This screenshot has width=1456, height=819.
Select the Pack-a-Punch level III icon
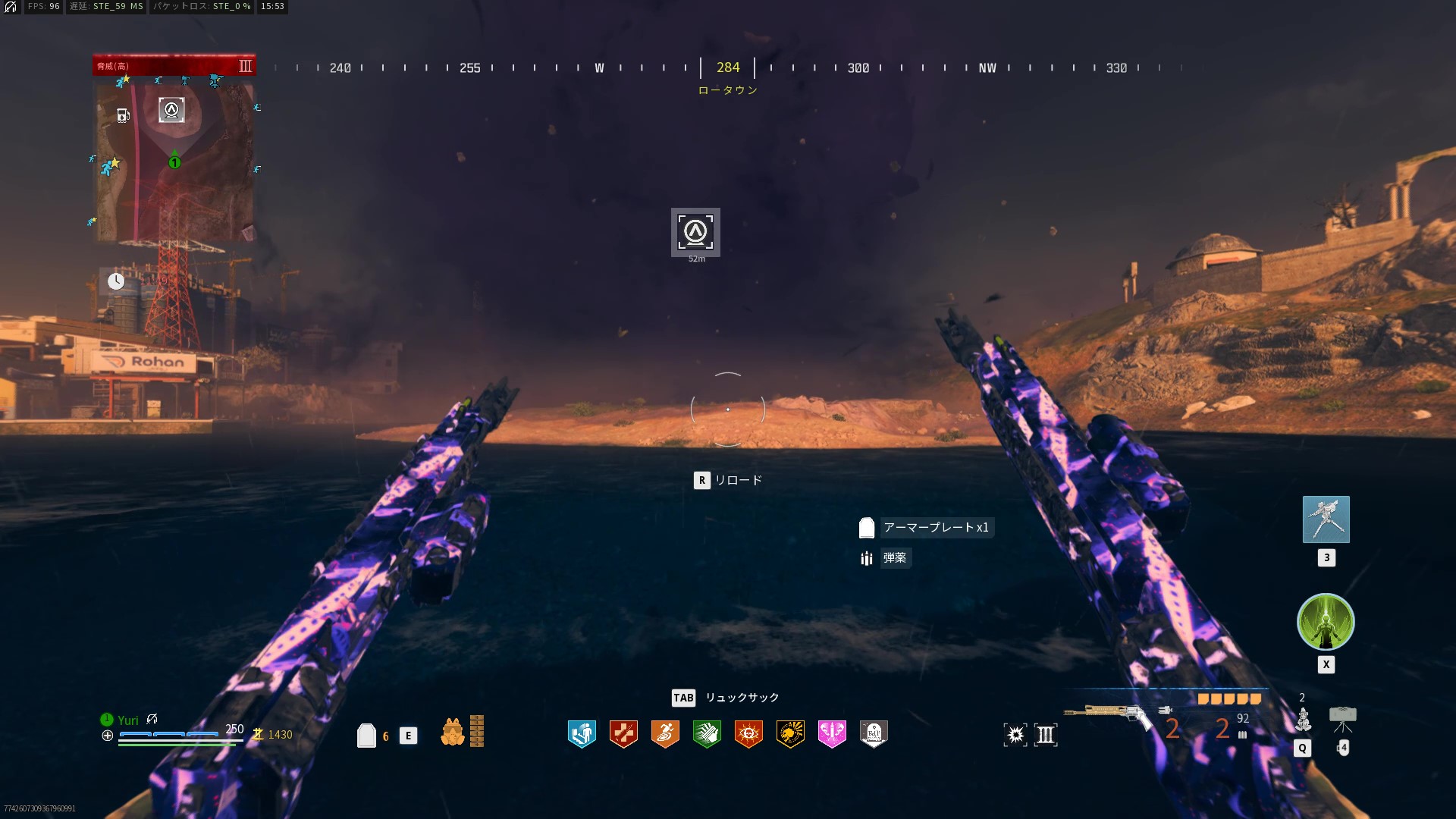(1046, 734)
